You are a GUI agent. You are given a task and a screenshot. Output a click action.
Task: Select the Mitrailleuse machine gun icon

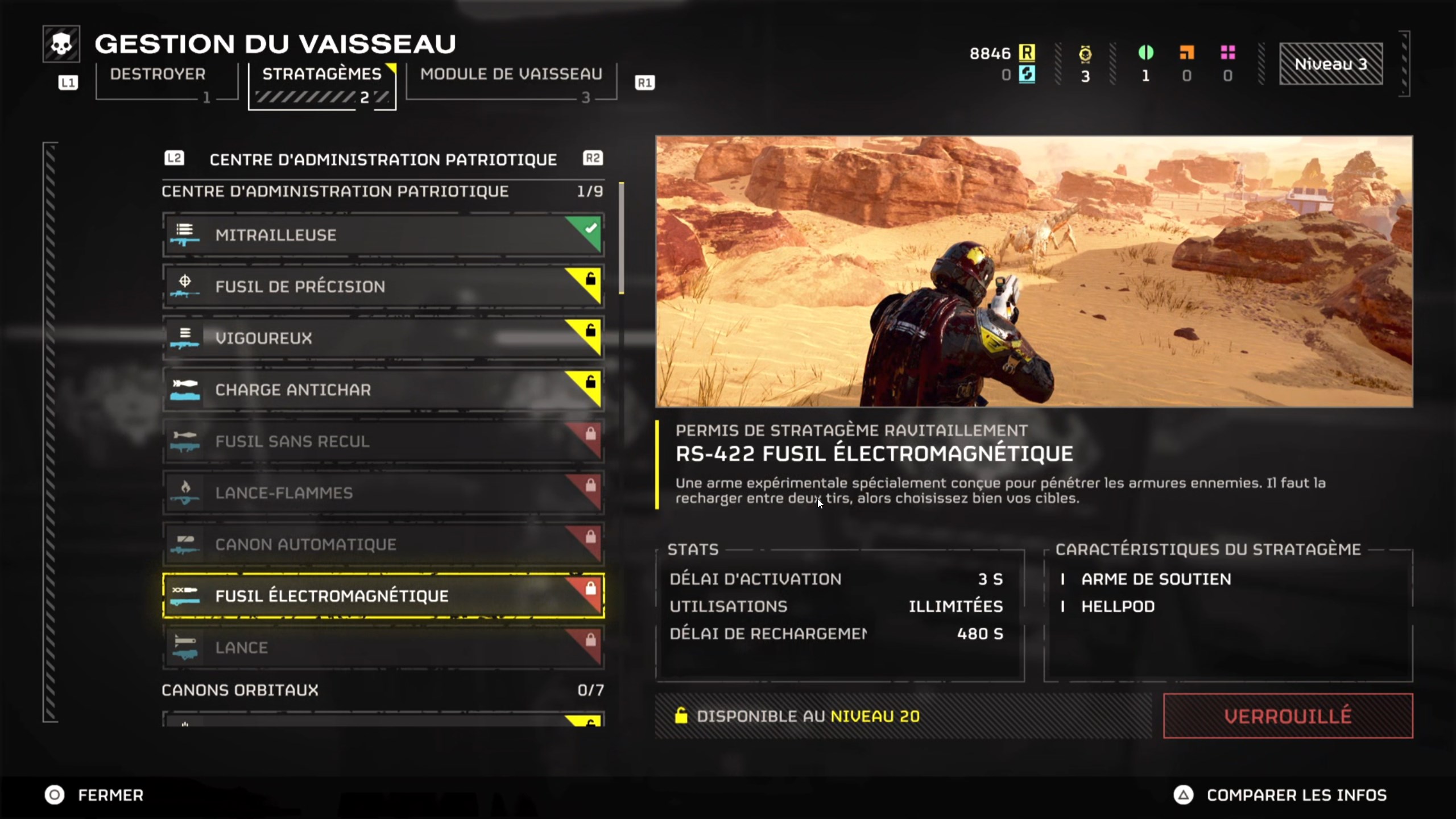pyautogui.click(x=185, y=234)
